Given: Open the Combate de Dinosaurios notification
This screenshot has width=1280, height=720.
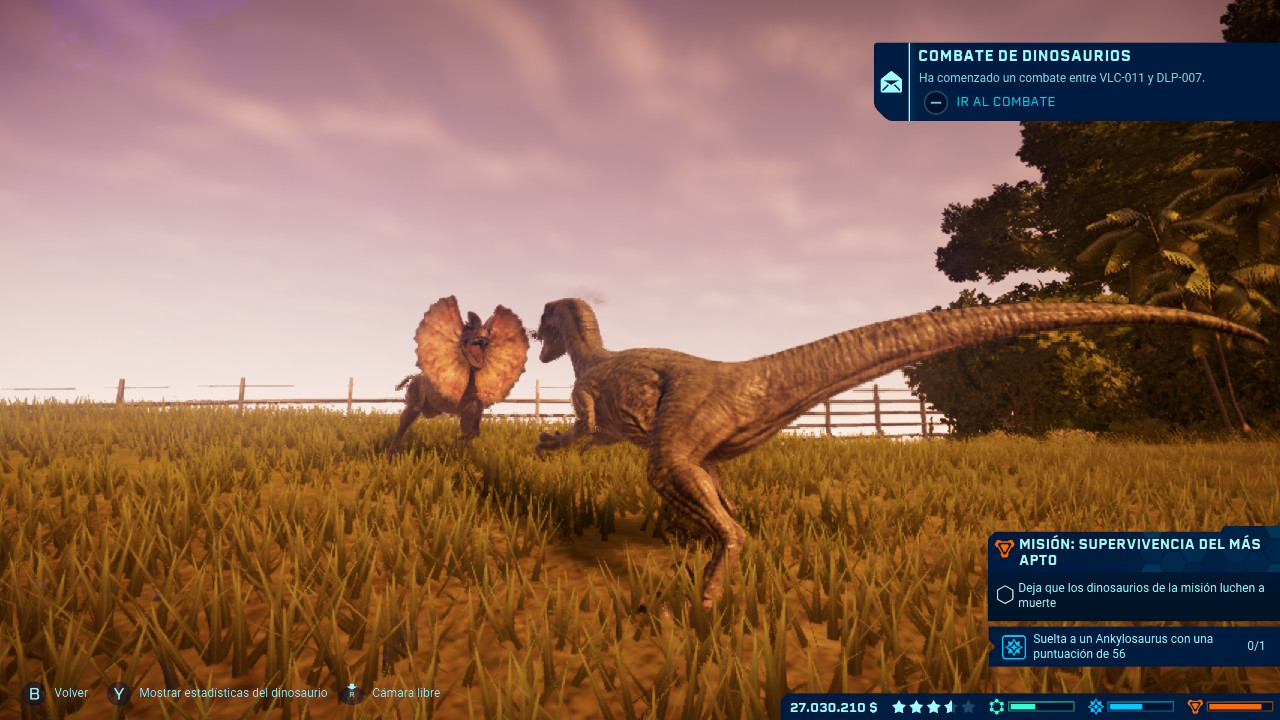Looking at the screenshot, I should 1024,57.
